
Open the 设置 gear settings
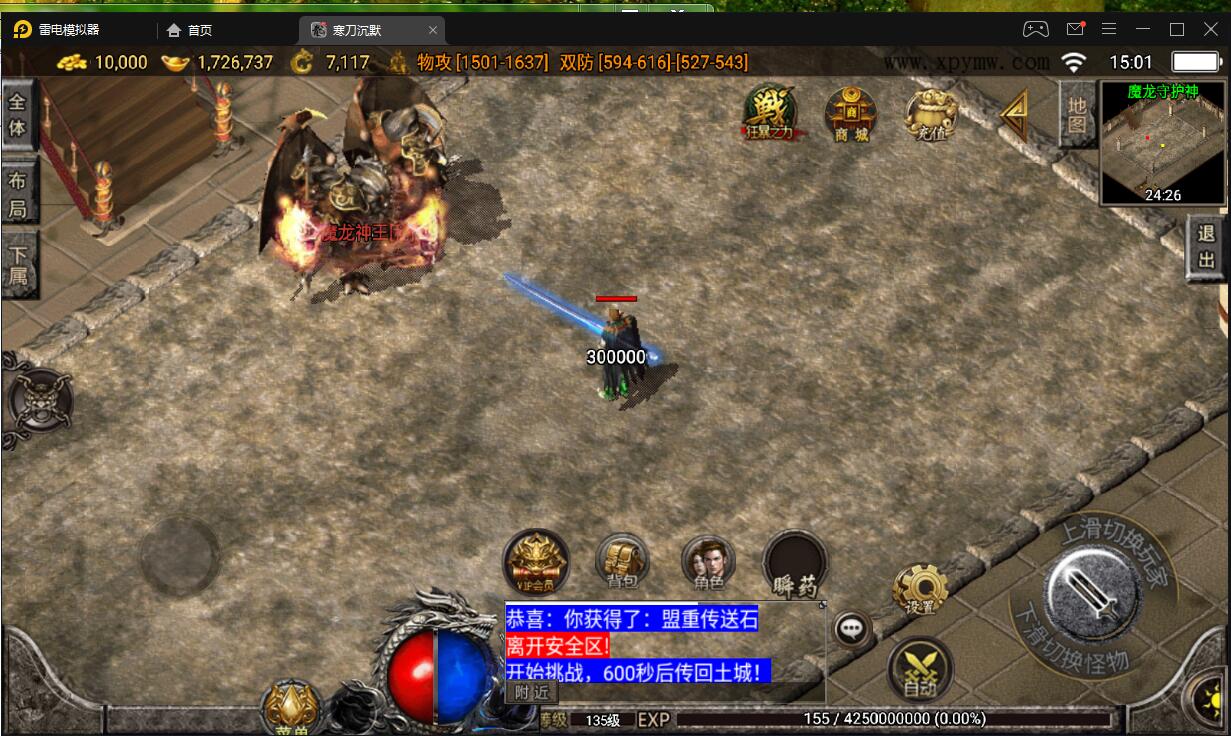(x=920, y=590)
